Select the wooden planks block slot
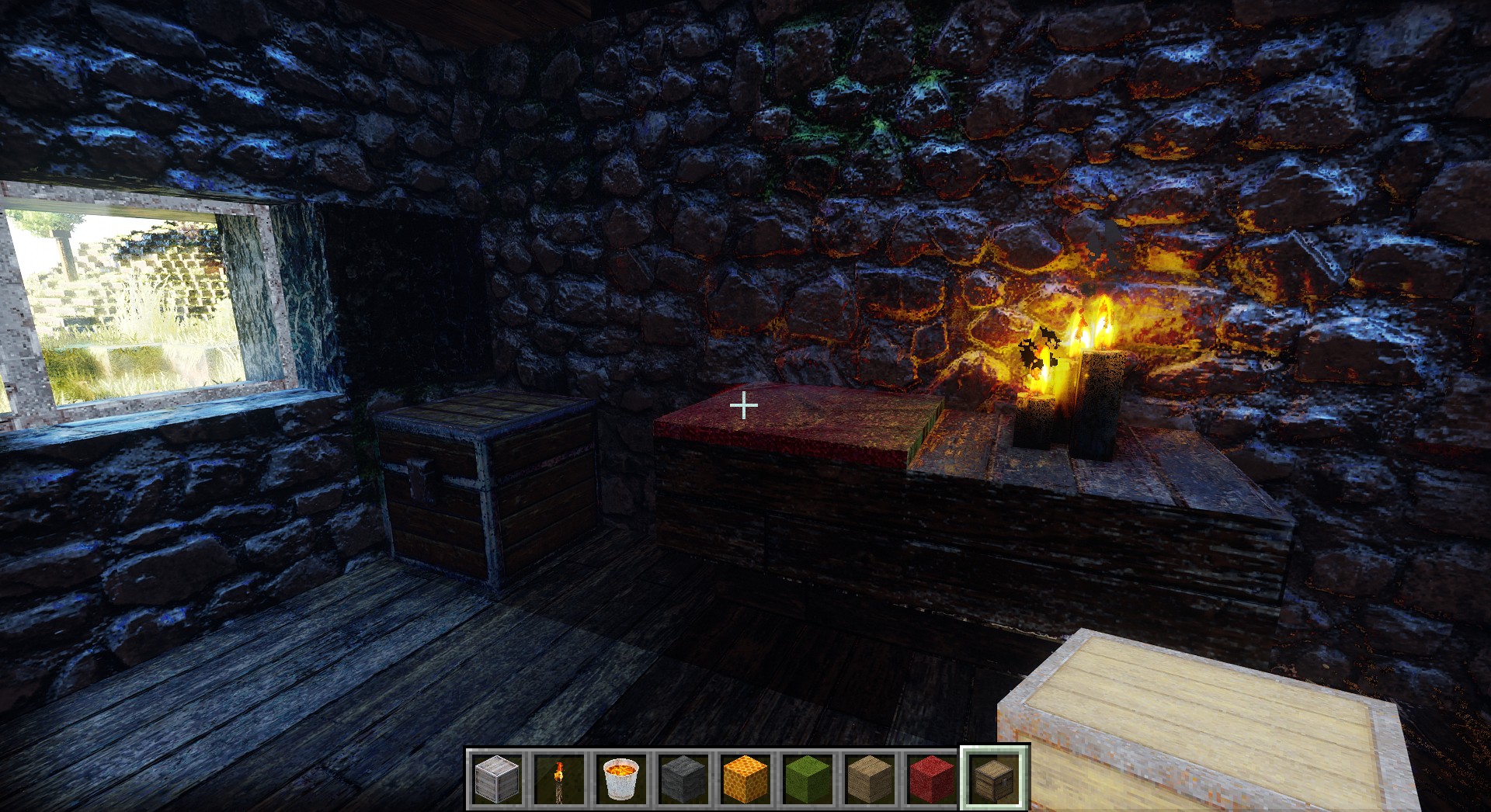1491x812 pixels. [x=870, y=777]
